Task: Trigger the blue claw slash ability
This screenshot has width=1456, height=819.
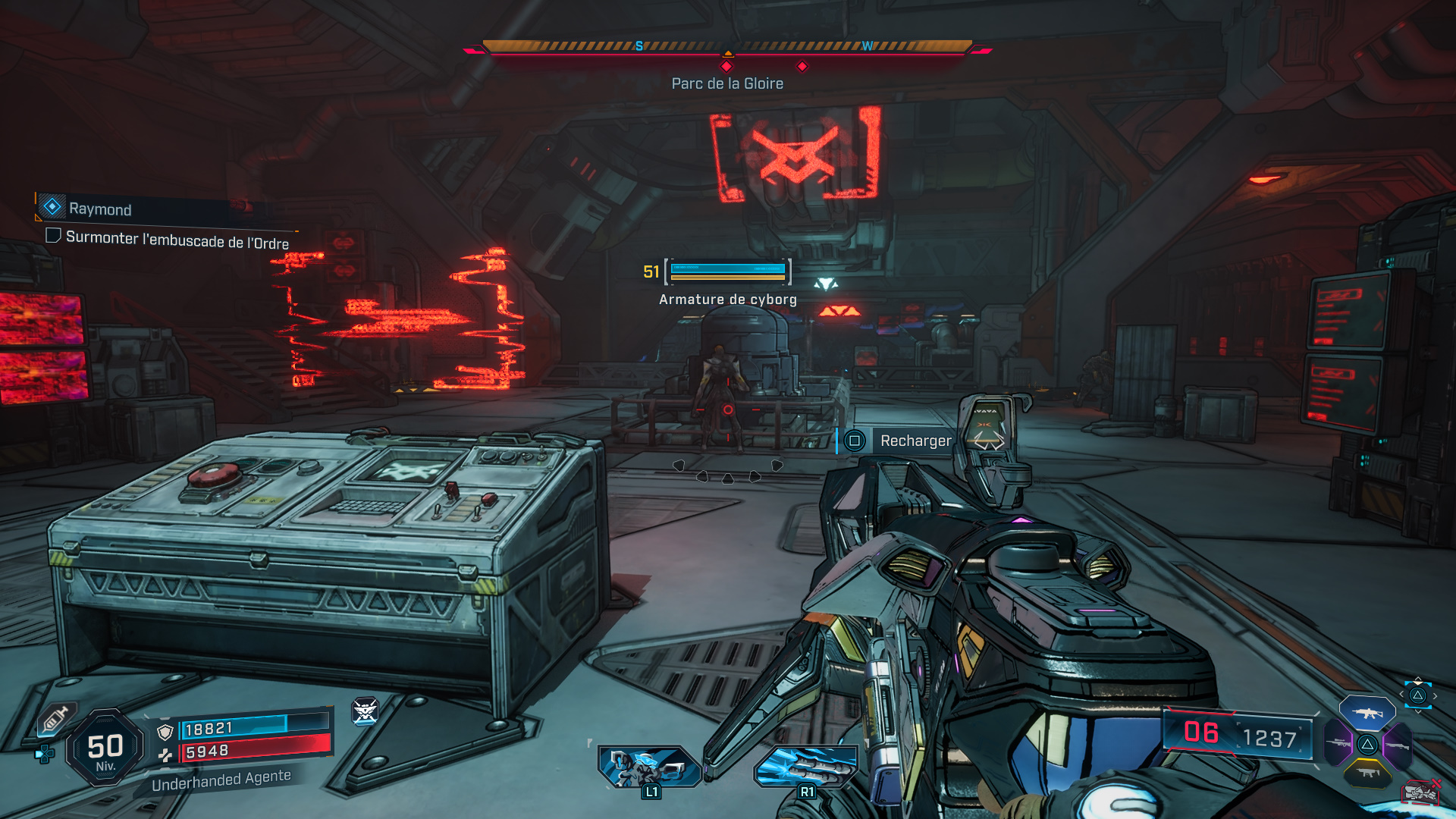Action: pos(805,766)
